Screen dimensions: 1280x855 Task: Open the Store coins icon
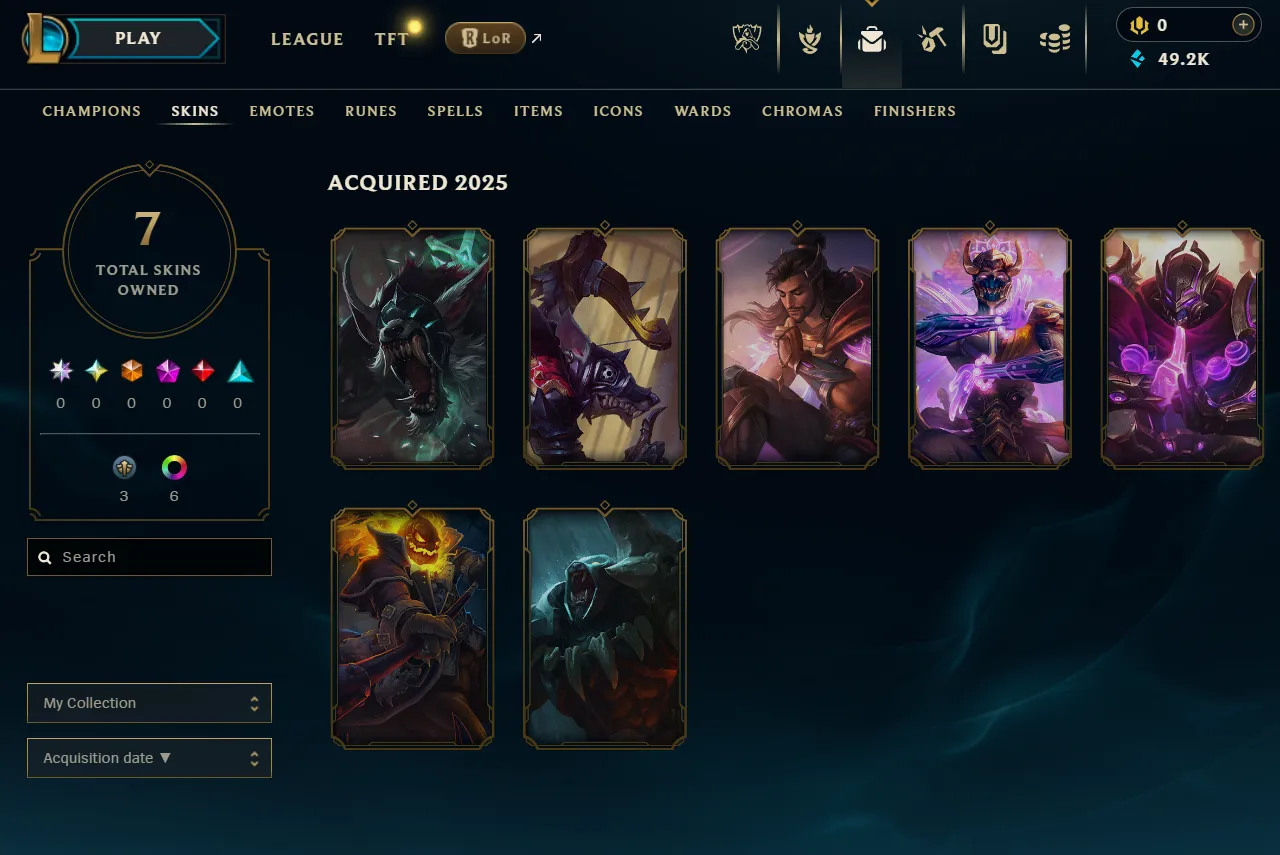(x=1056, y=38)
